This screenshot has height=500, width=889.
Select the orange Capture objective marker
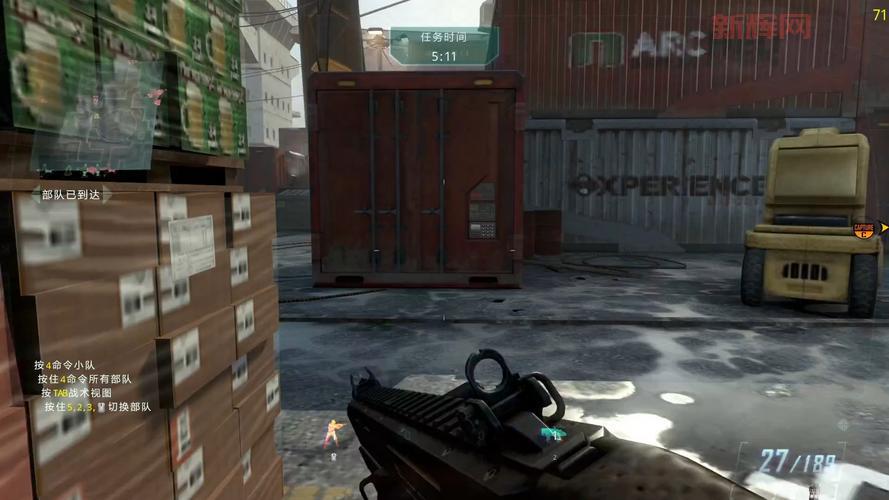point(863,230)
